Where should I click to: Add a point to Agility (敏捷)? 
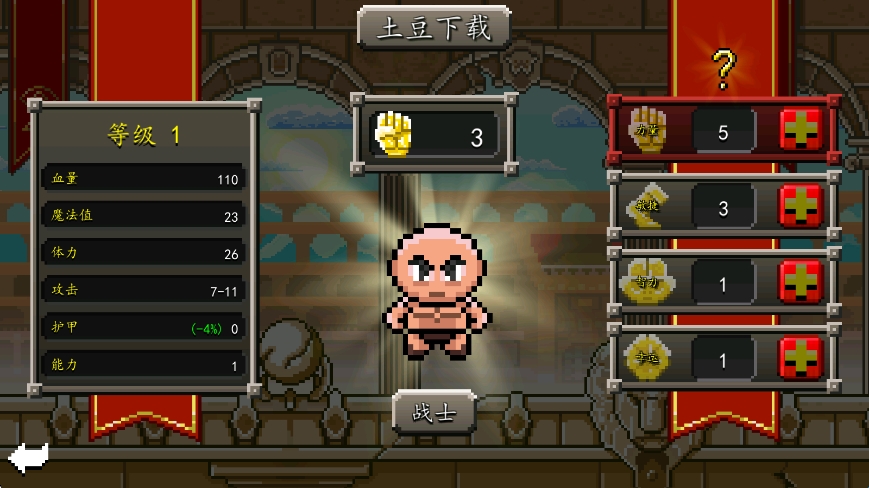point(800,206)
